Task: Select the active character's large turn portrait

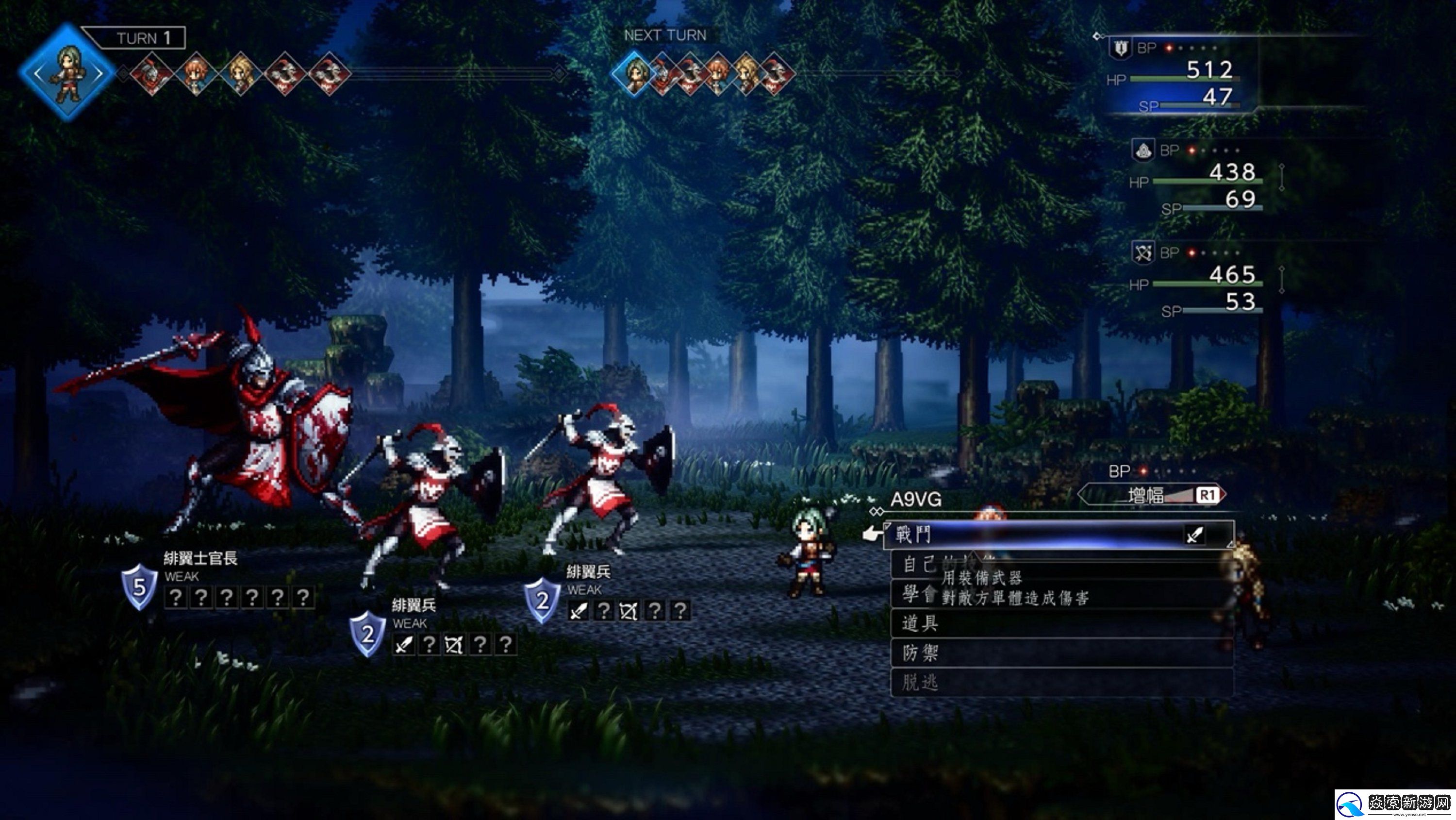Action: (x=67, y=72)
